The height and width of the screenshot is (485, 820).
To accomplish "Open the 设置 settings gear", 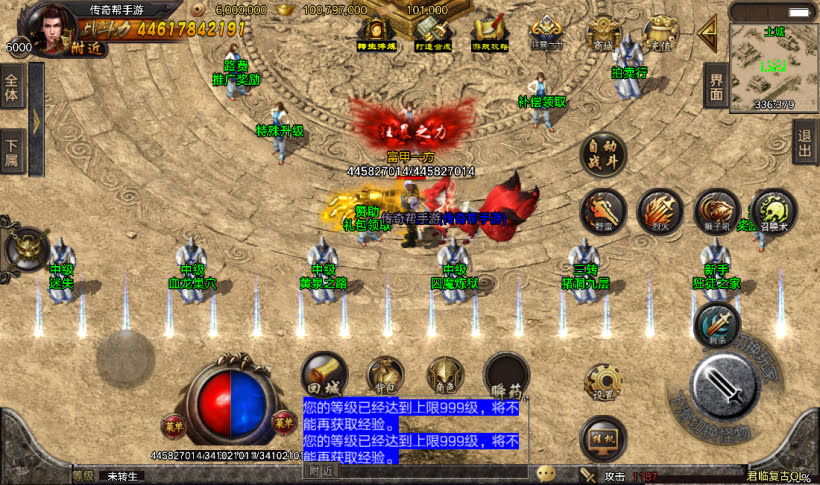I will click(x=603, y=382).
